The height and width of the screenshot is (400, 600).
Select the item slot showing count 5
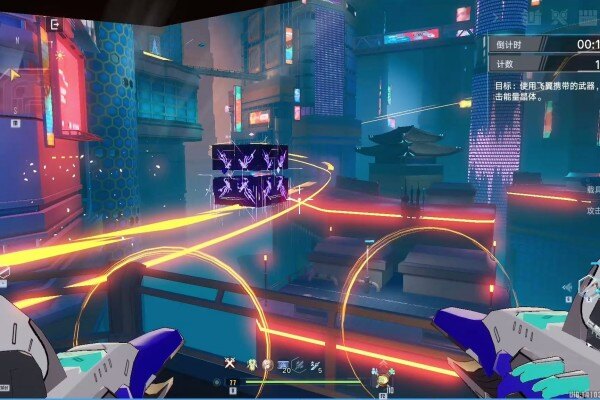point(315,365)
